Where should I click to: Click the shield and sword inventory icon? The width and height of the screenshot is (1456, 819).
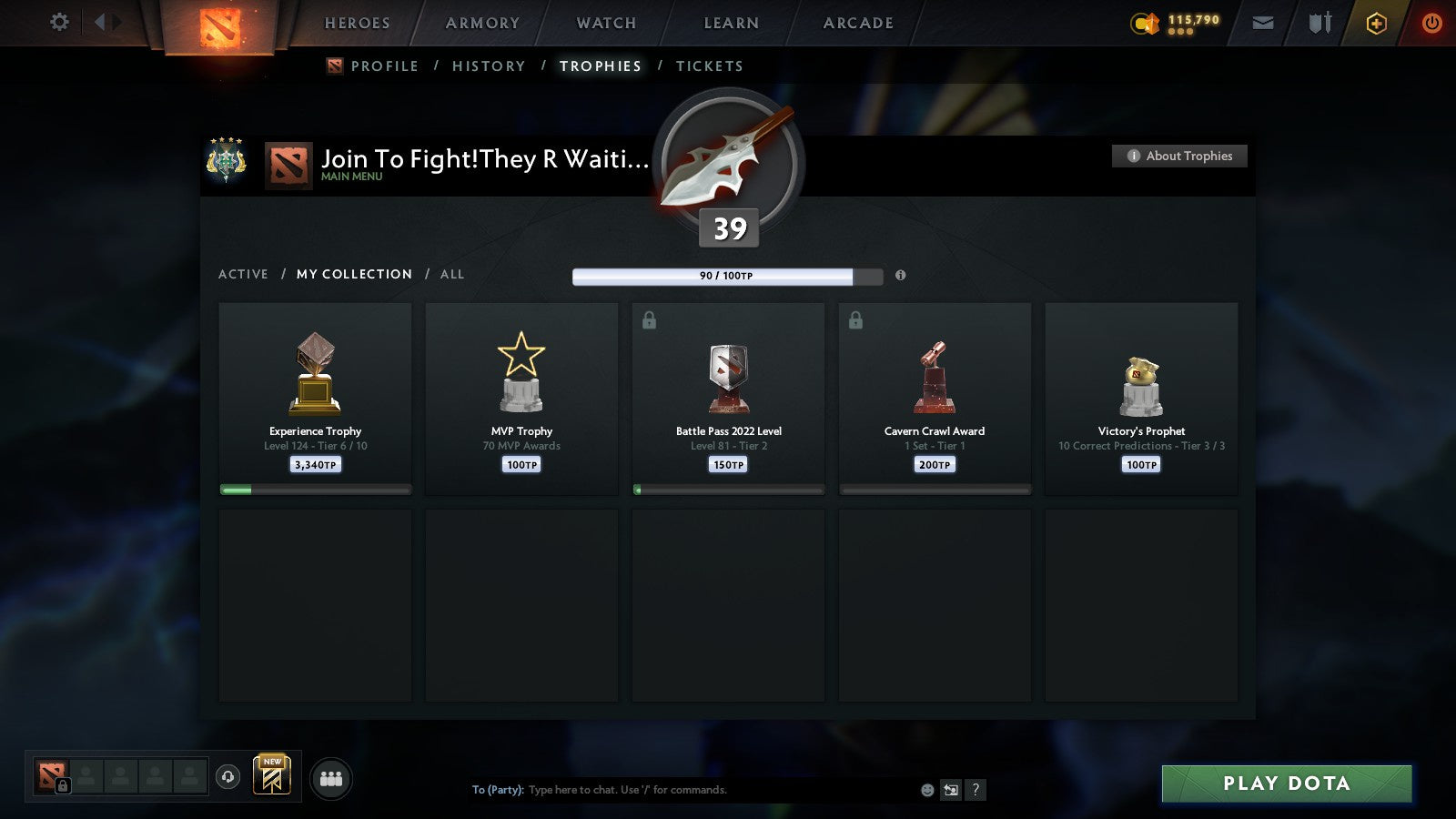tap(1318, 22)
